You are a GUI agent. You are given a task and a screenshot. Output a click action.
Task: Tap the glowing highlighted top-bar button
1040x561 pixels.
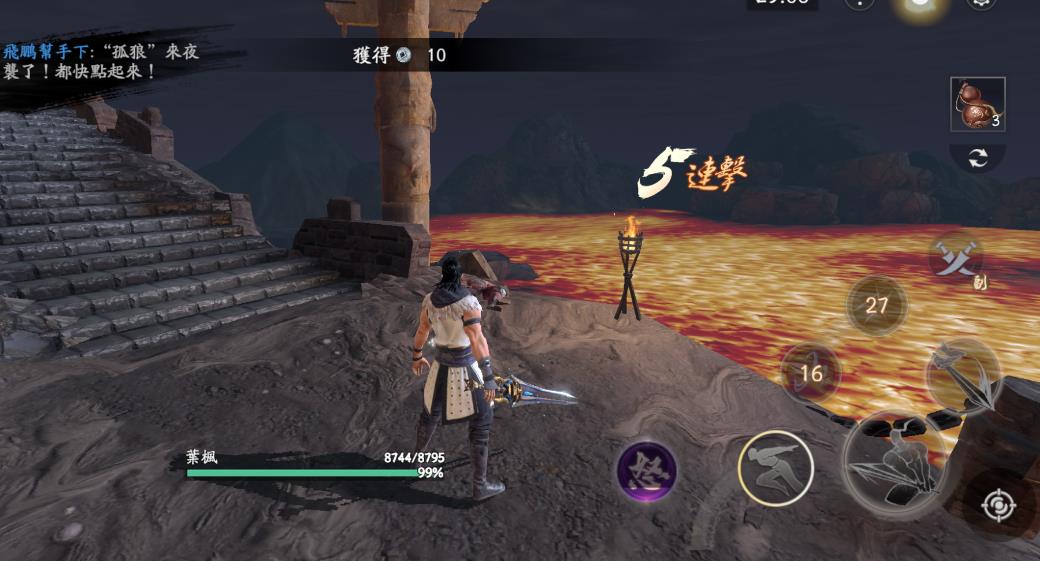coord(918,3)
